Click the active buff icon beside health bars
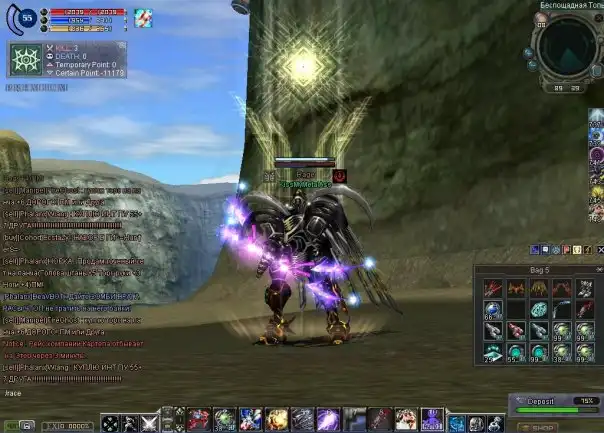 click(144, 16)
